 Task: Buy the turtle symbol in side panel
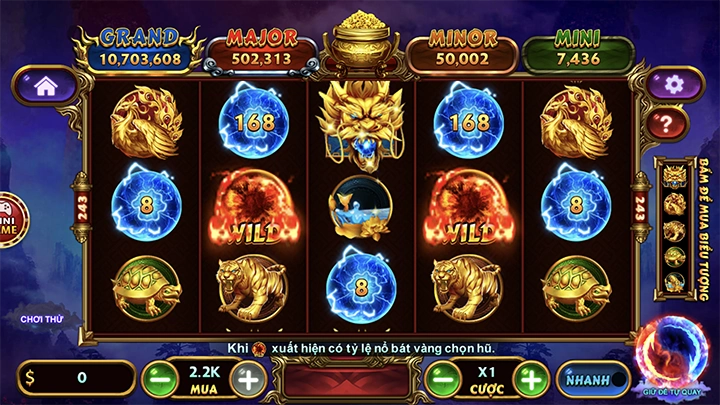coord(674,256)
